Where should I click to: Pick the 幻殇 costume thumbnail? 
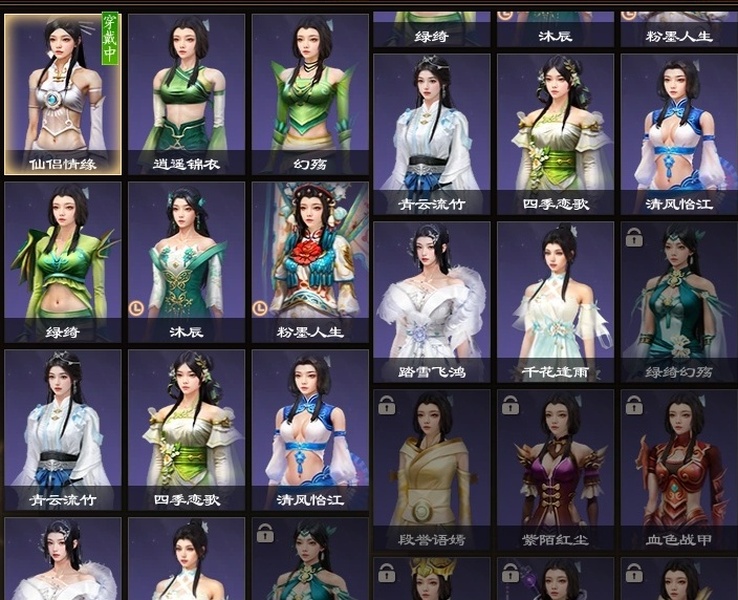pos(309,93)
